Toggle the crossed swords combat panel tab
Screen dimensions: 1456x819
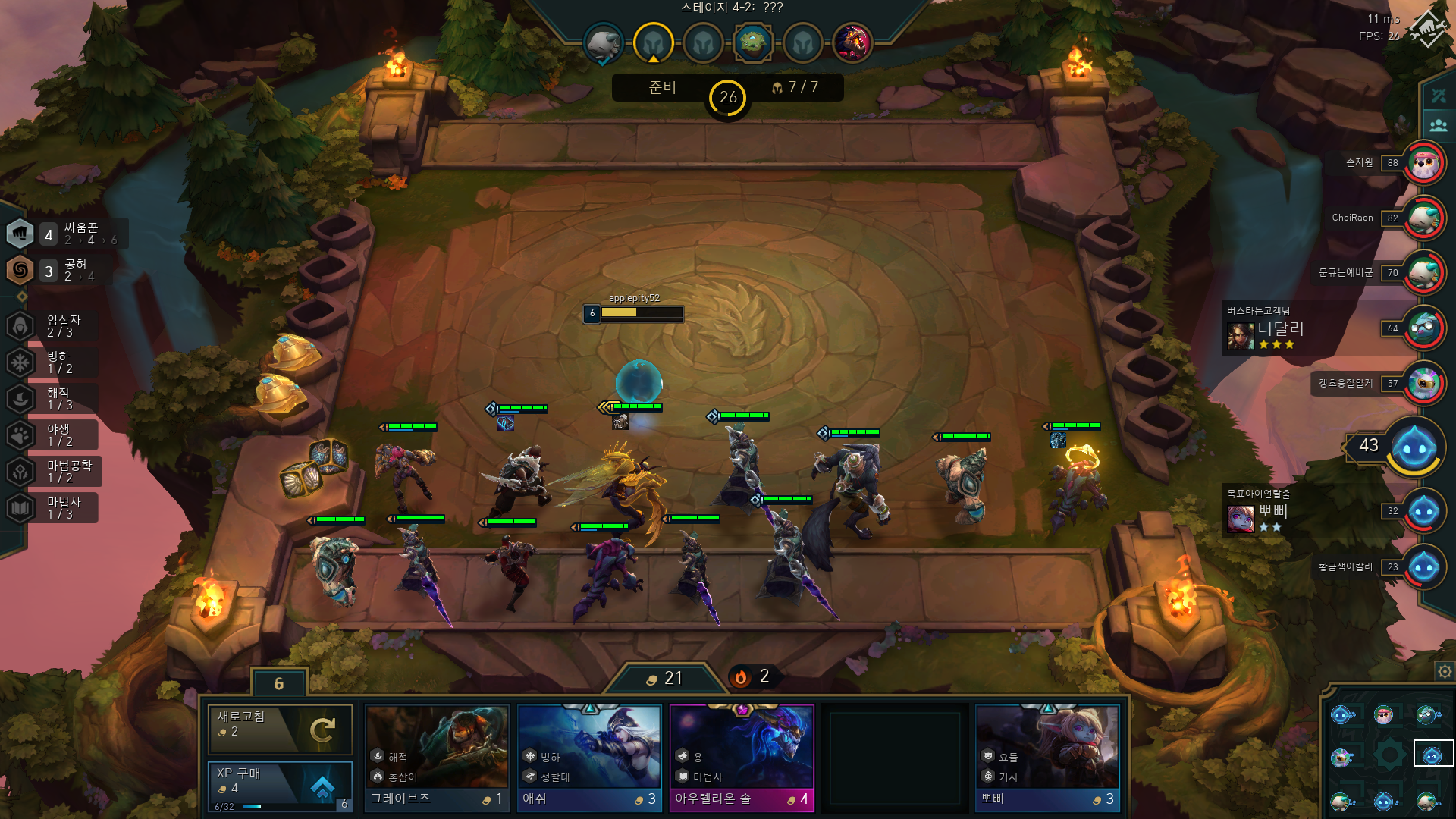(1439, 96)
